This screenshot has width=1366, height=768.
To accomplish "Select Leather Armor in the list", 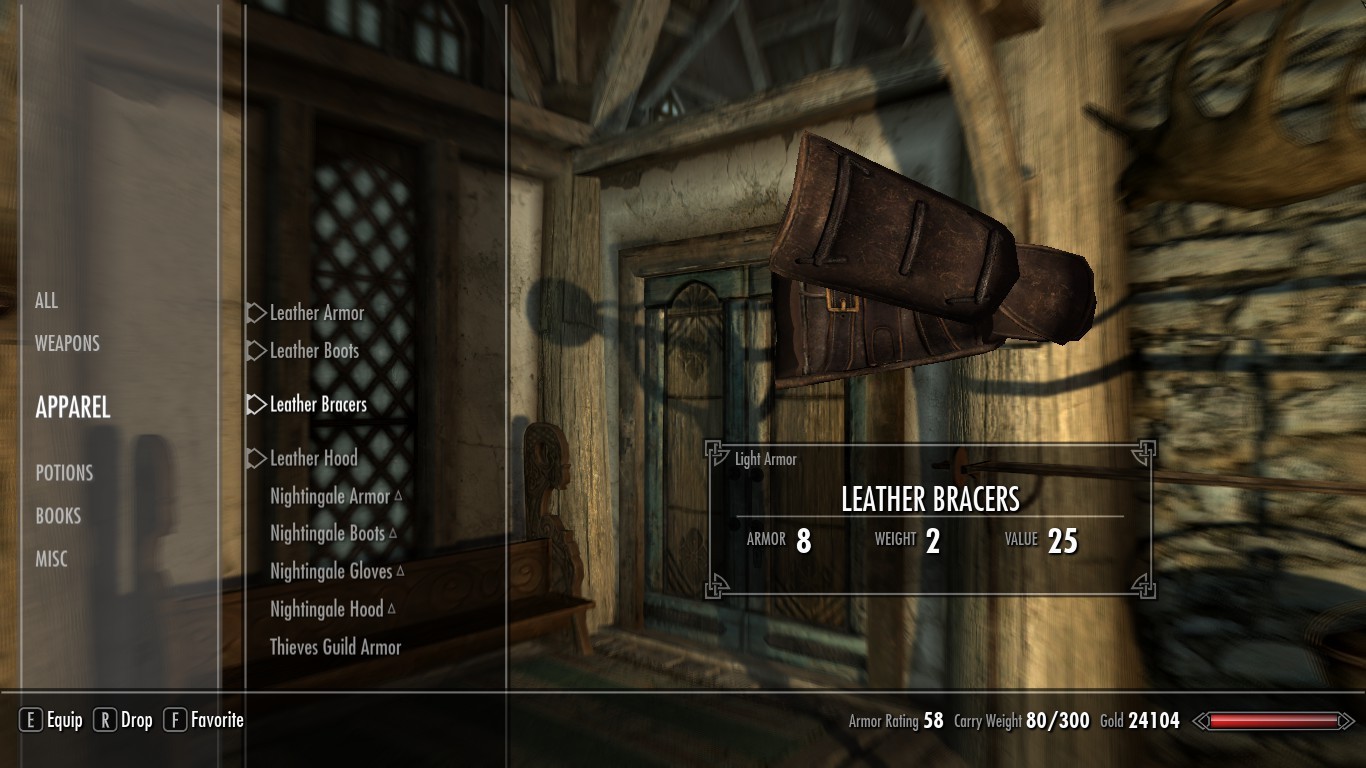I will click(x=317, y=313).
